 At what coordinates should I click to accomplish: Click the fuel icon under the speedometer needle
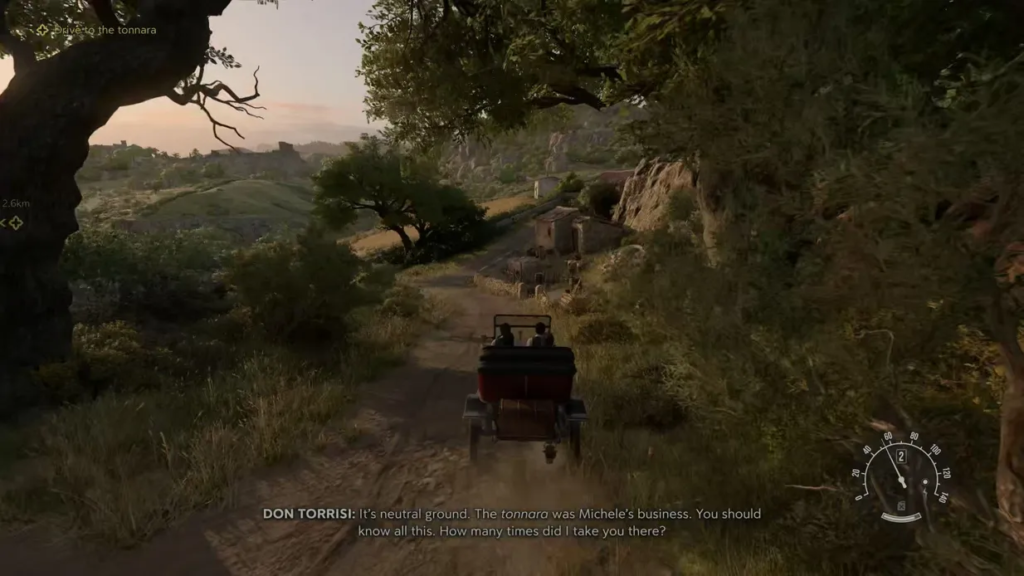pyautogui.click(x=900, y=506)
